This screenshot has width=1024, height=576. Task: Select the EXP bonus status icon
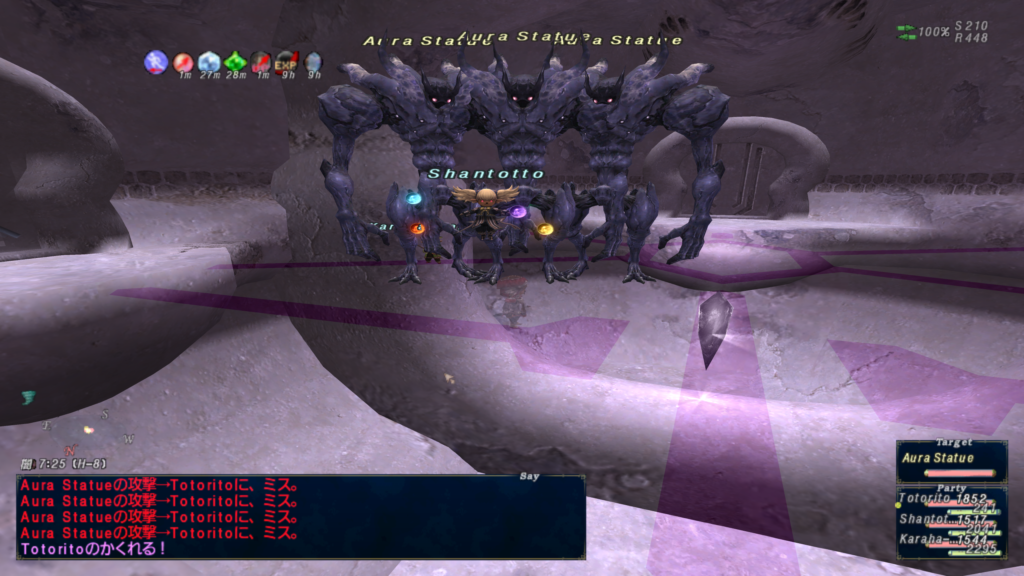287,62
